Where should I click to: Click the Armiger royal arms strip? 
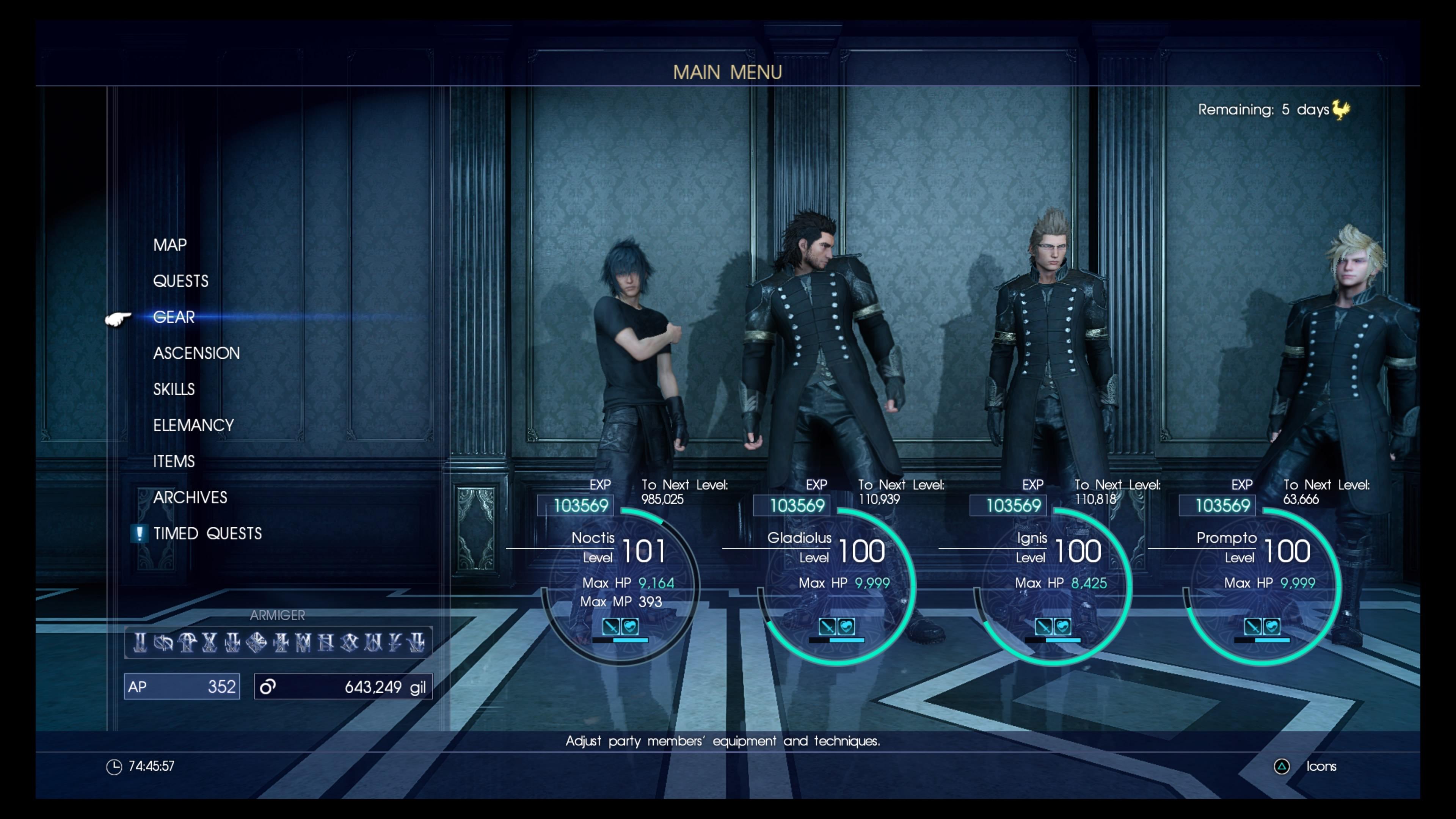tap(278, 642)
